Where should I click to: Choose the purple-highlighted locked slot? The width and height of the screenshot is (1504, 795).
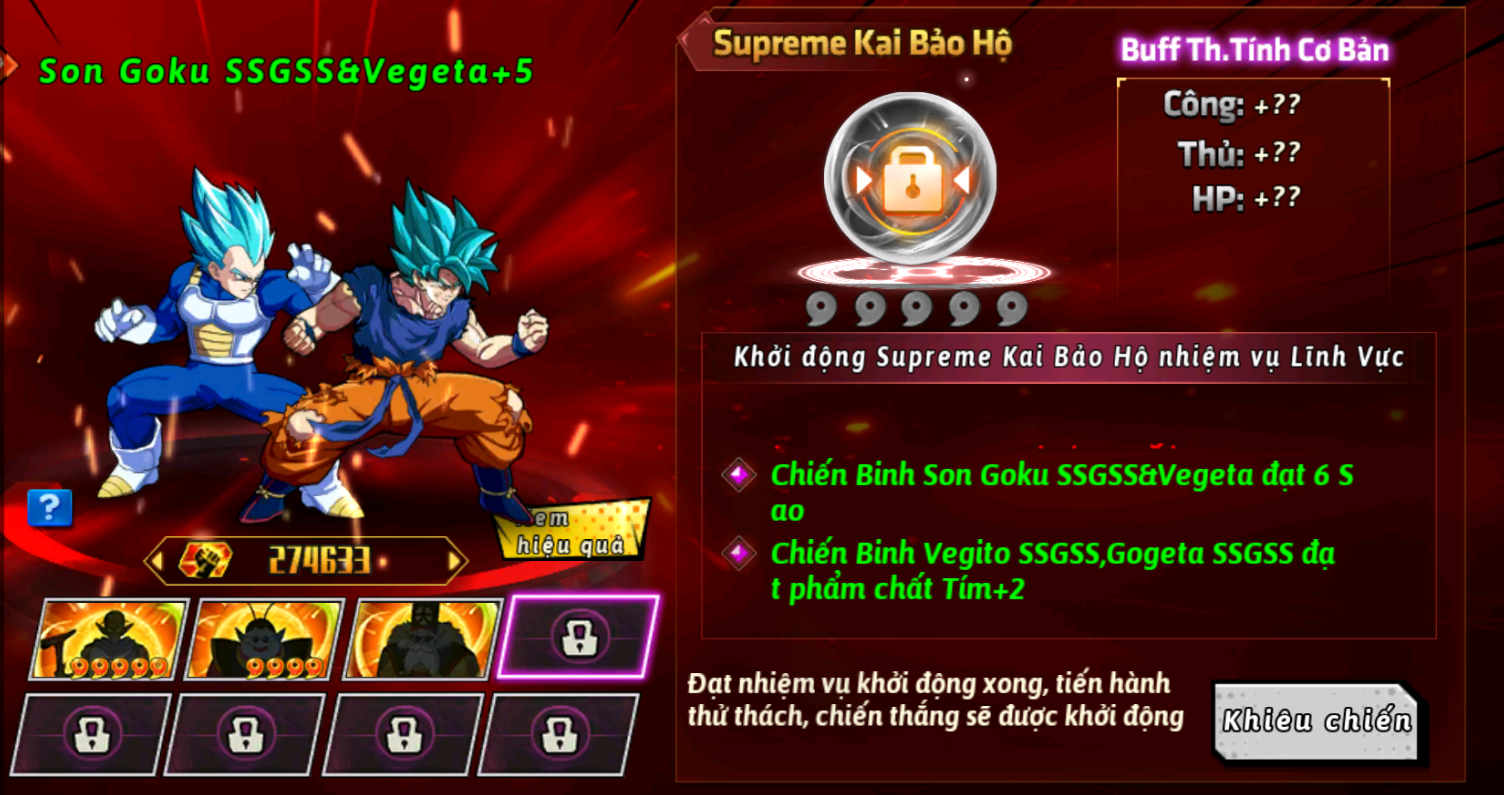pos(579,636)
